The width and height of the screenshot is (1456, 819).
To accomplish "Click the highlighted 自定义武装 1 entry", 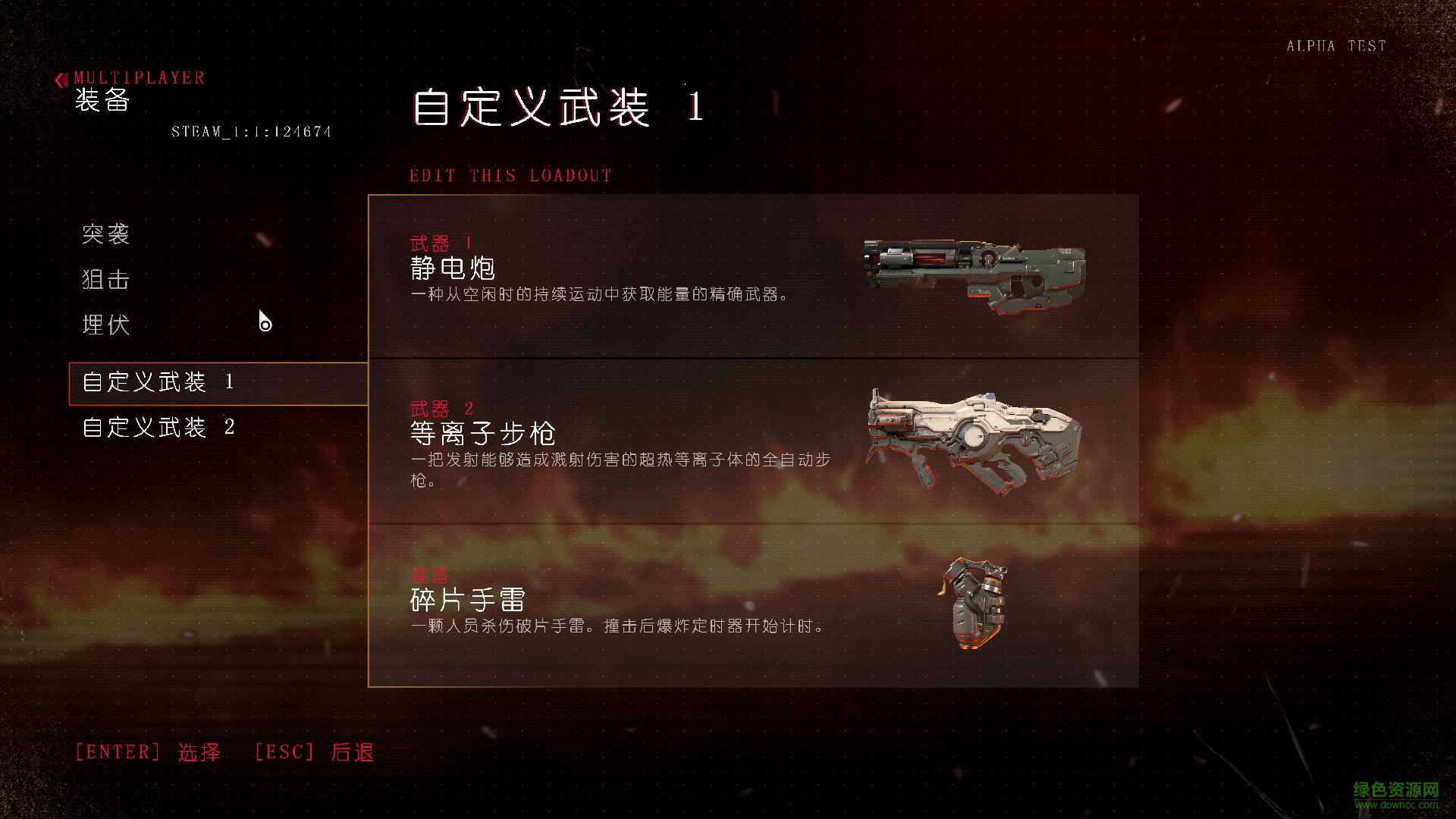I will (155, 383).
